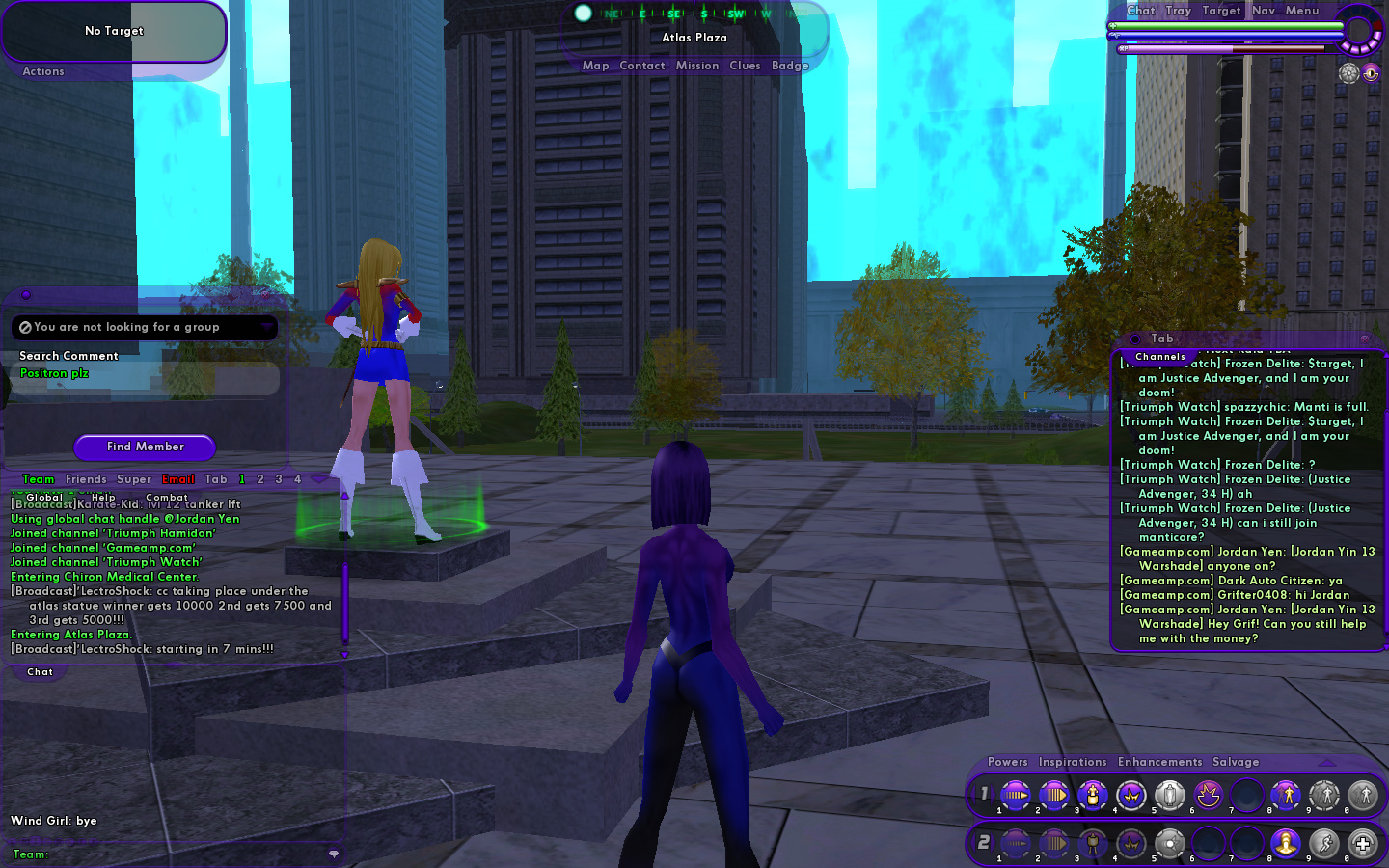The height and width of the screenshot is (868, 1389).
Task: Open the Contact list
Action: pyautogui.click(x=642, y=66)
